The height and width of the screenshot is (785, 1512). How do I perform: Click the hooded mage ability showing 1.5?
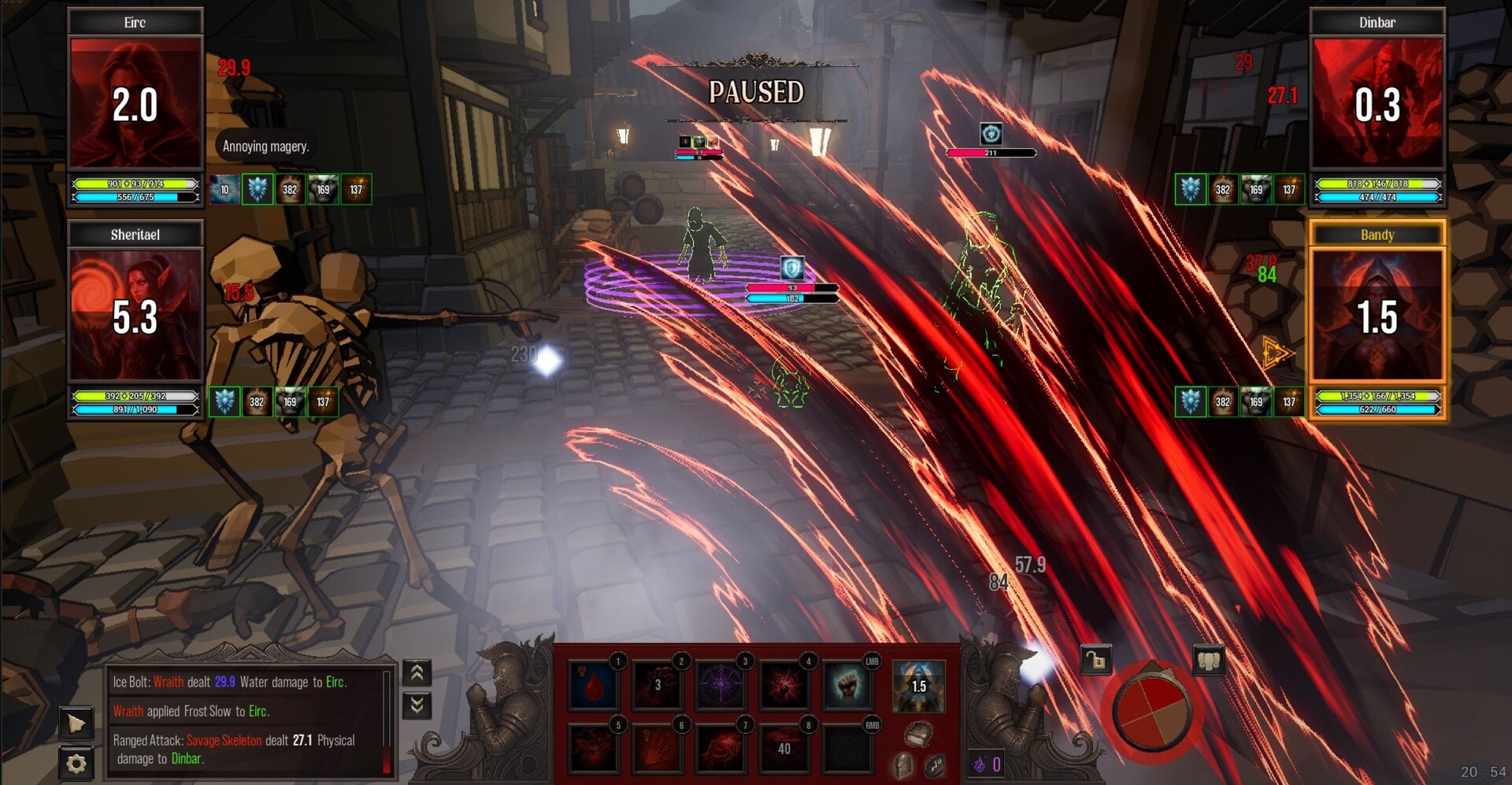click(x=918, y=686)
